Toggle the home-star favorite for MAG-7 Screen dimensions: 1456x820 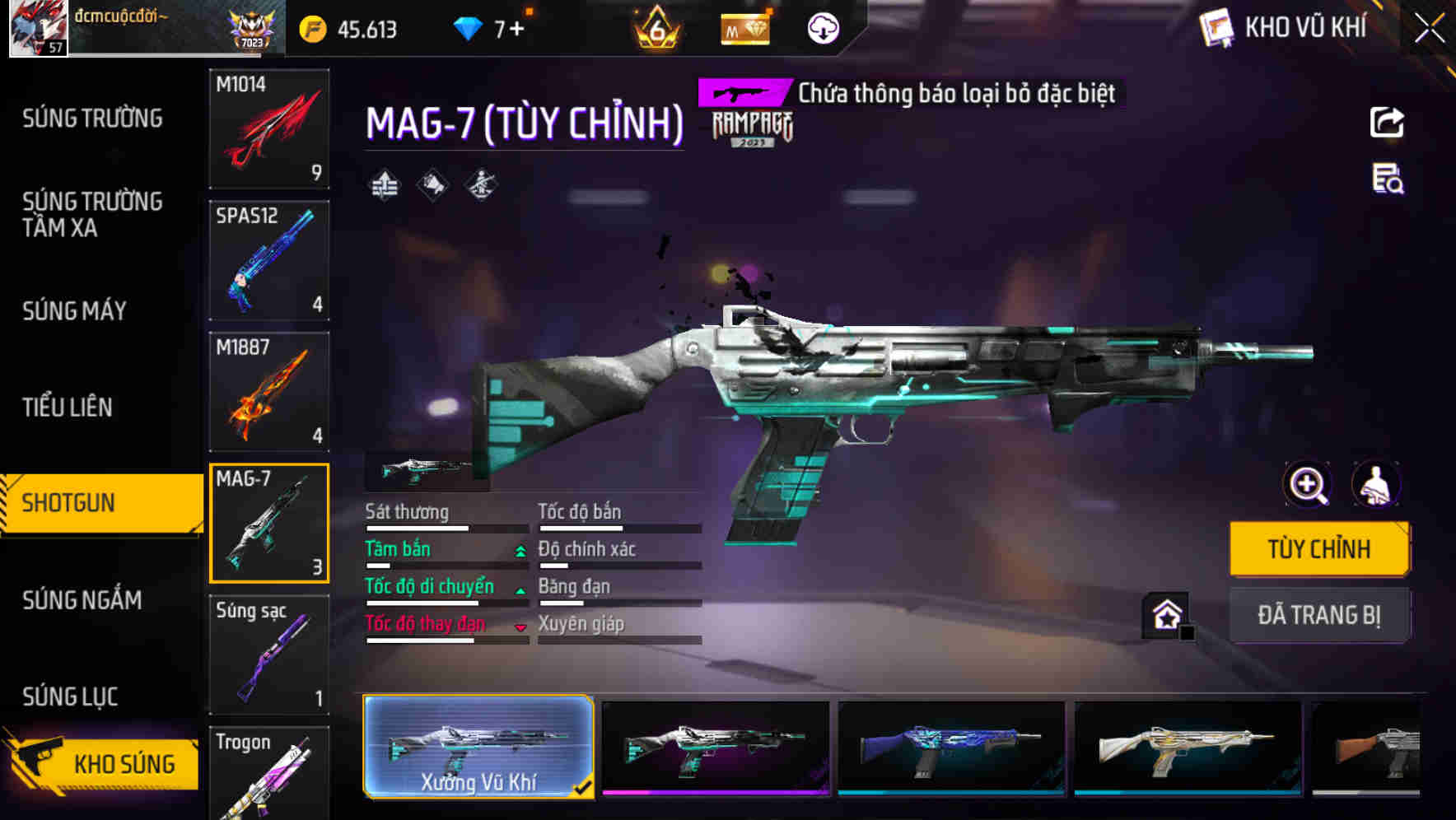pyautogui.click(x=1165, y=615)
